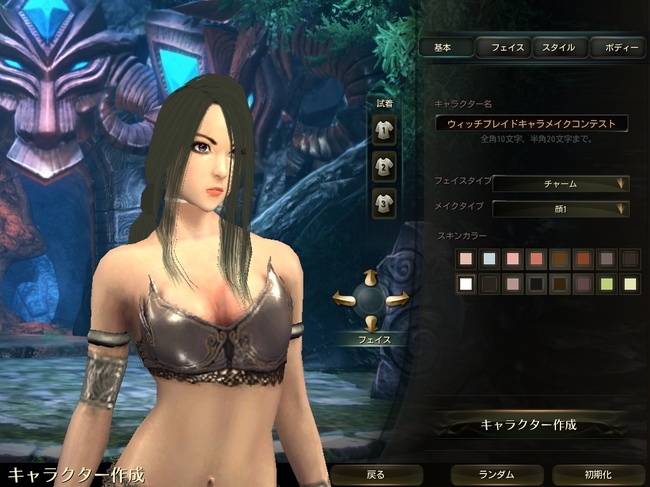Try on outfit number 2
The width and height of the screenshot is (650, 487).
click(x=384, y=166)
